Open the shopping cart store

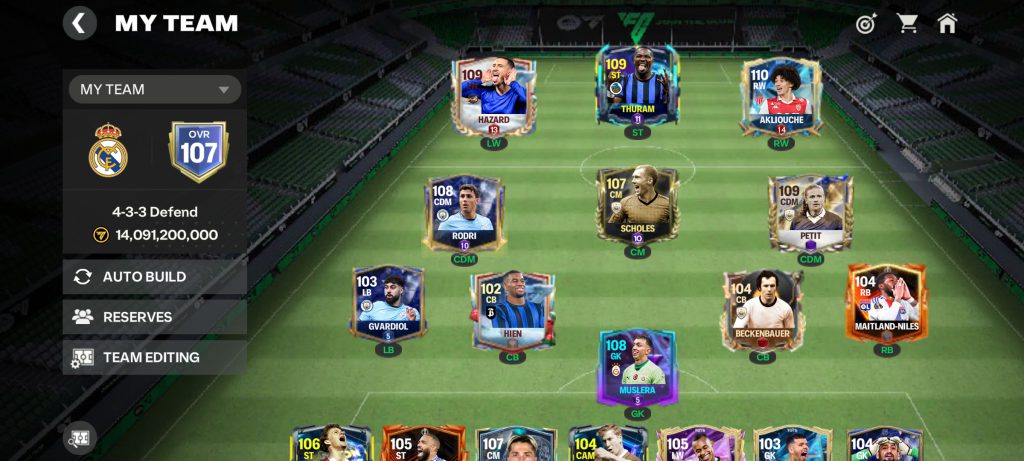(x=907, y=23)
